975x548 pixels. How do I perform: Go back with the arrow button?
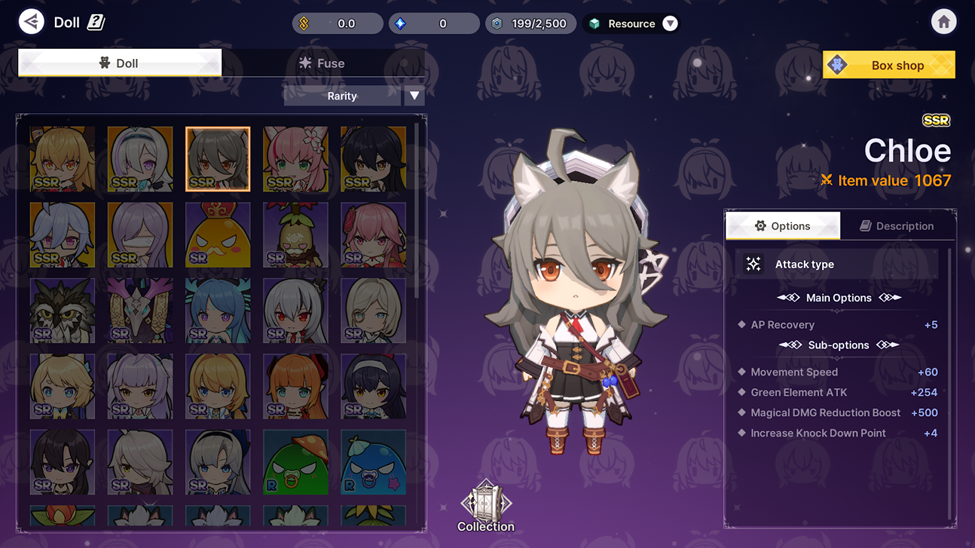pyautogui.click(x=31, y=22)
